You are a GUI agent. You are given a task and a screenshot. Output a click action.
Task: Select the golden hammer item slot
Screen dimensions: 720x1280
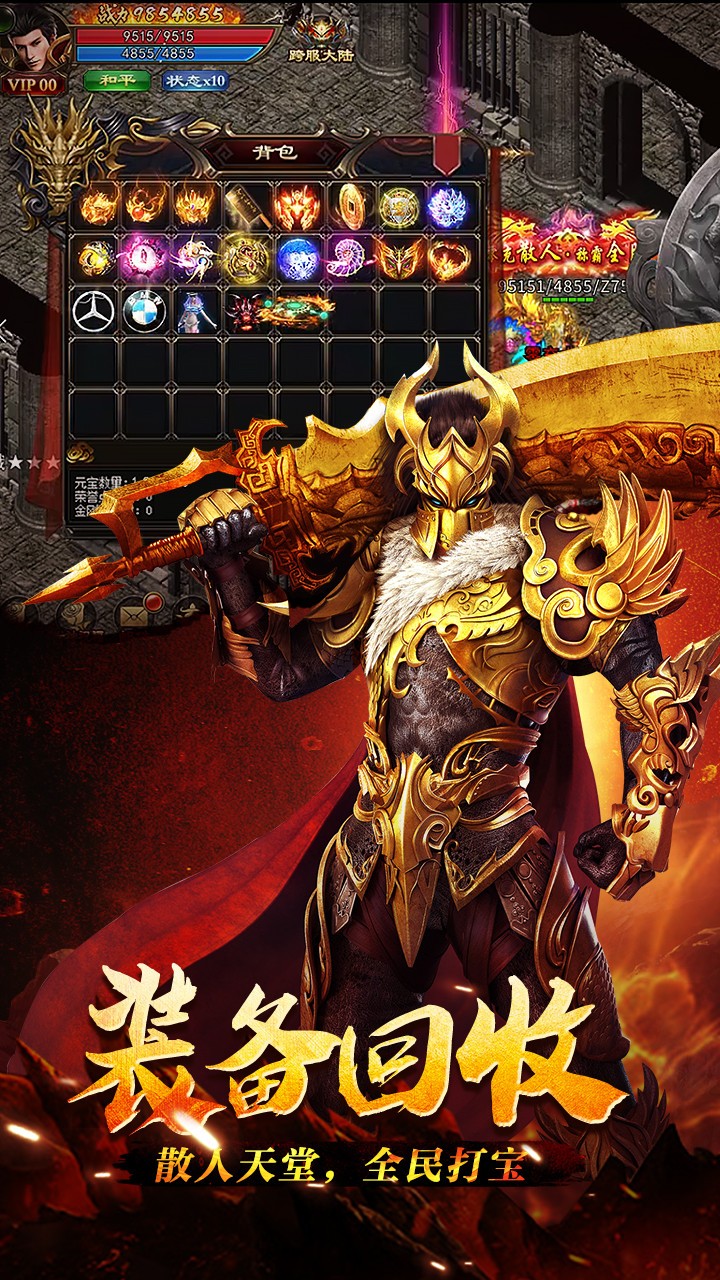pos(246,206)
